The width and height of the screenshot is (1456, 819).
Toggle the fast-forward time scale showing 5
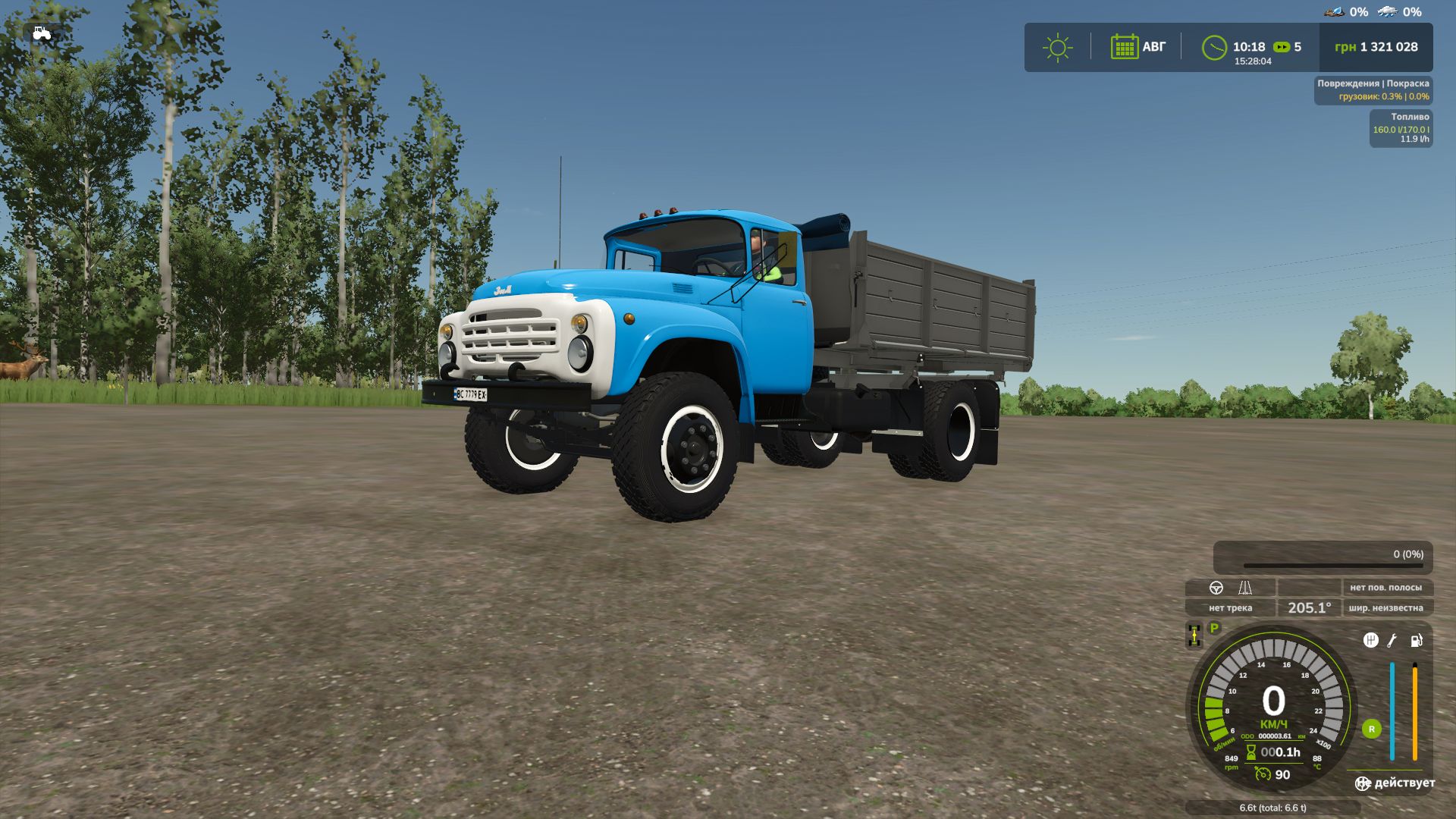[x=1285, y=47]
